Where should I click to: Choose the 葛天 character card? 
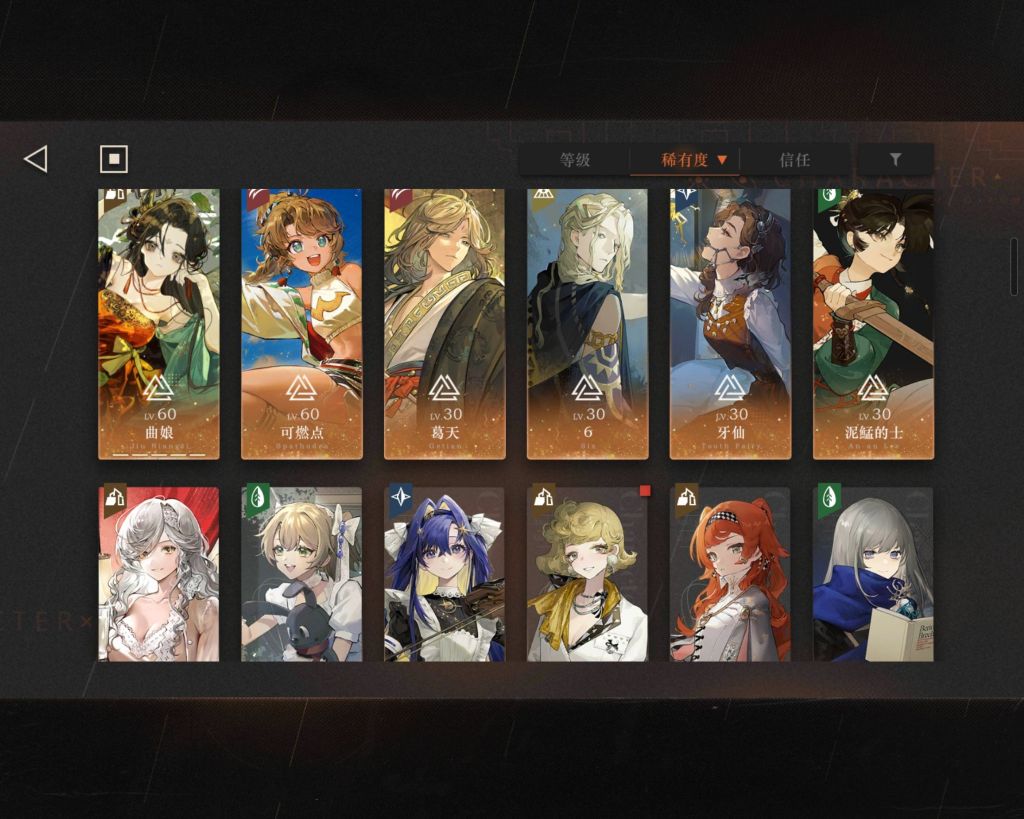click(x=445, y=323)
